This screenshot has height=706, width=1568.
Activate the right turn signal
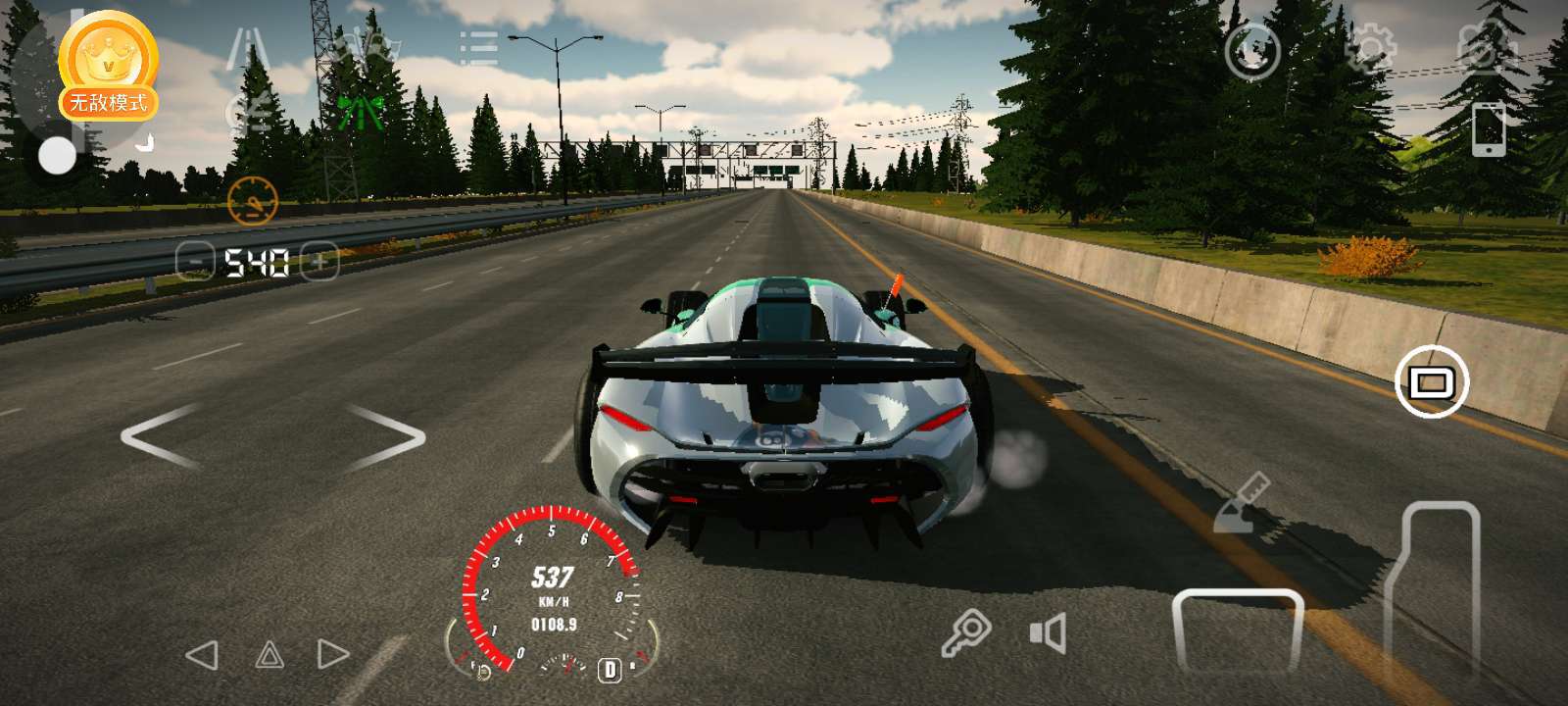coord(333,655)
